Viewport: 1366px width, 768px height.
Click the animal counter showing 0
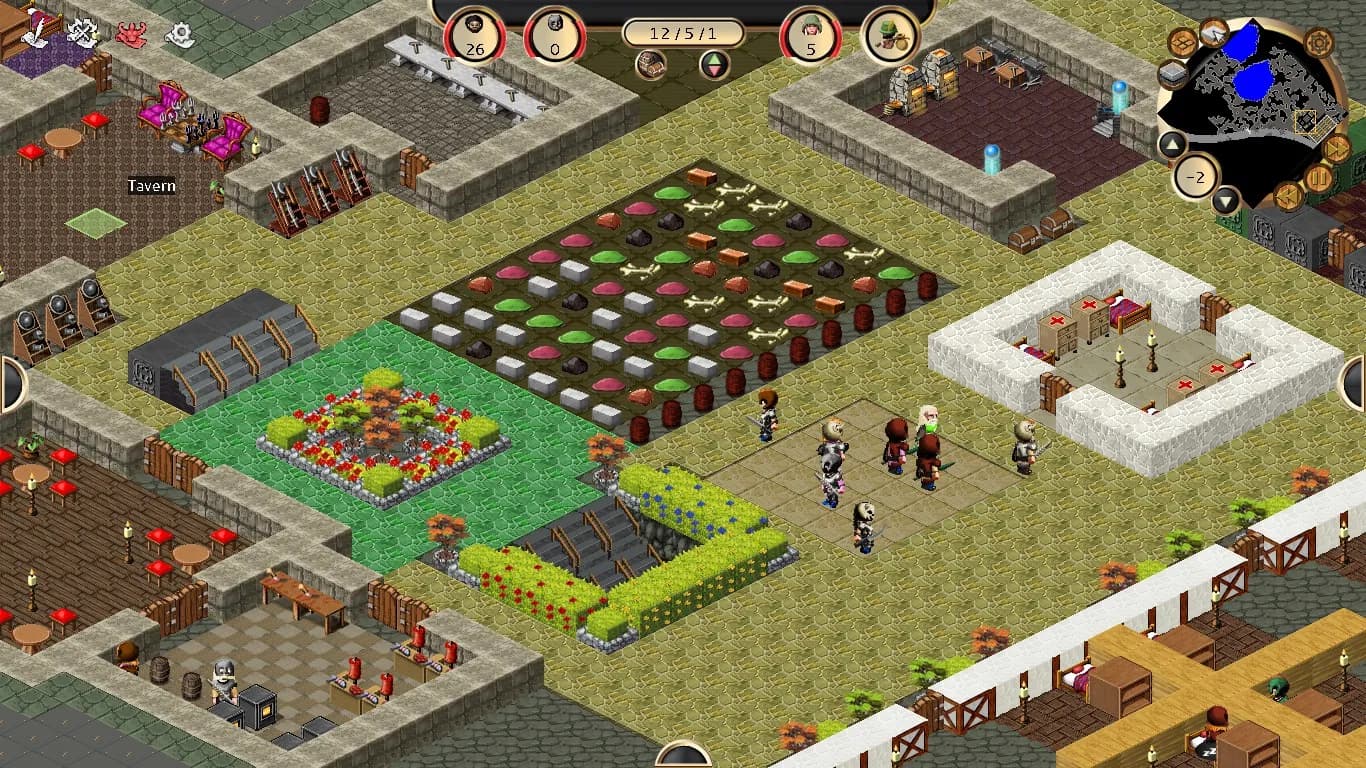555,32
